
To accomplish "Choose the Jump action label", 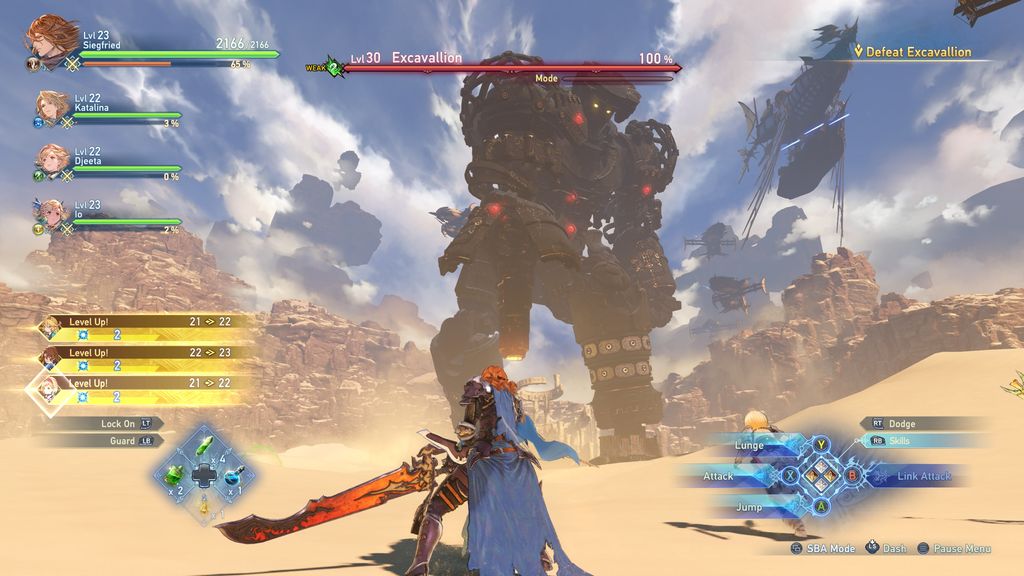I will [748, 507].
